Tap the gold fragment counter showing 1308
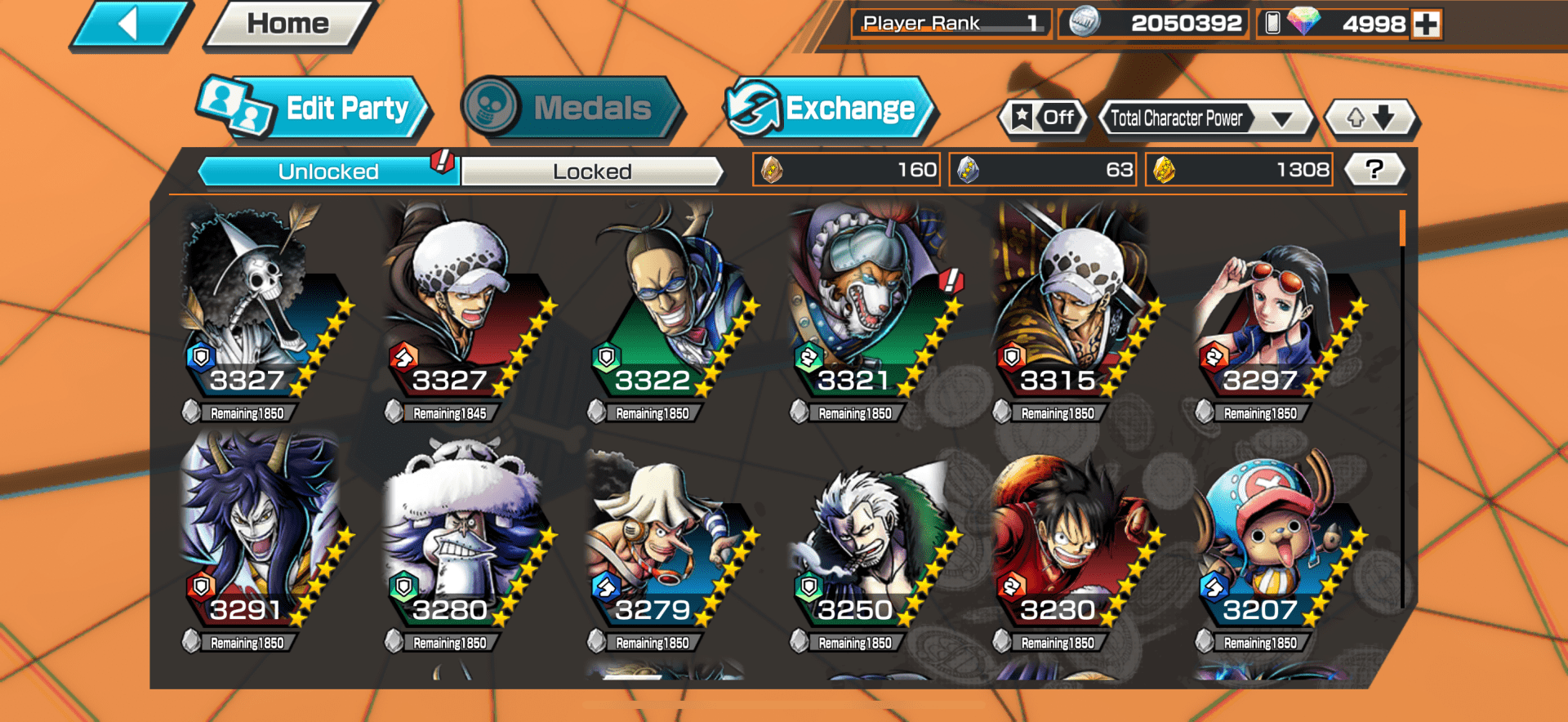 (x=1238, y=170)
